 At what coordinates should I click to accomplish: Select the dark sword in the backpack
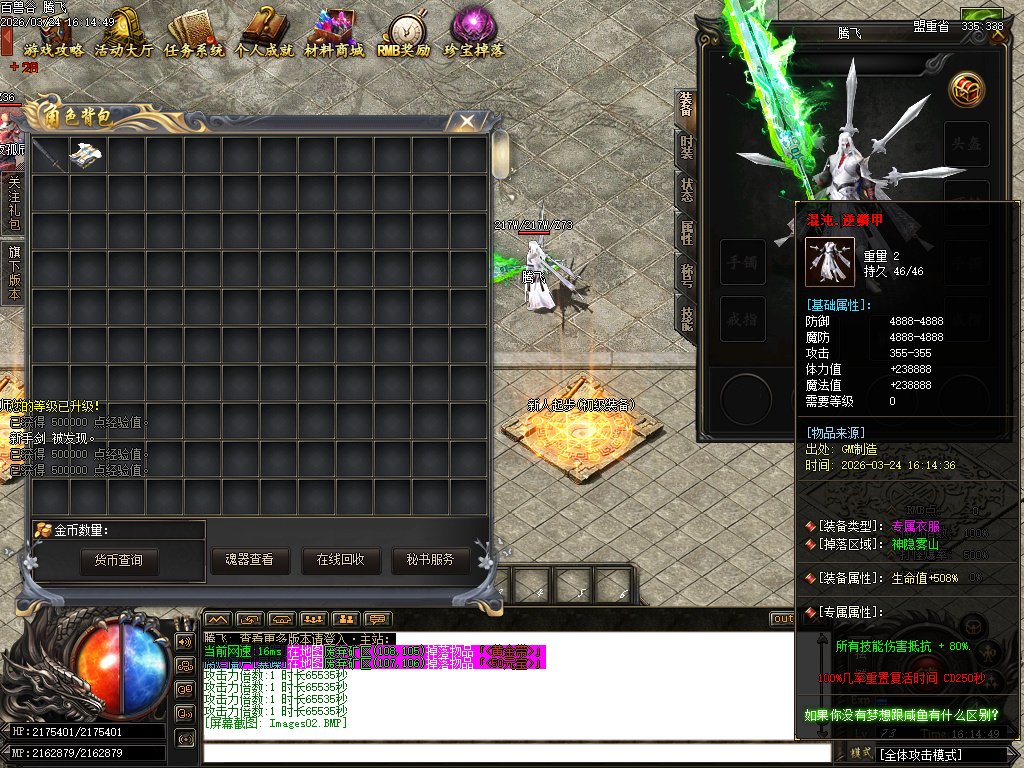pos(50,155)
